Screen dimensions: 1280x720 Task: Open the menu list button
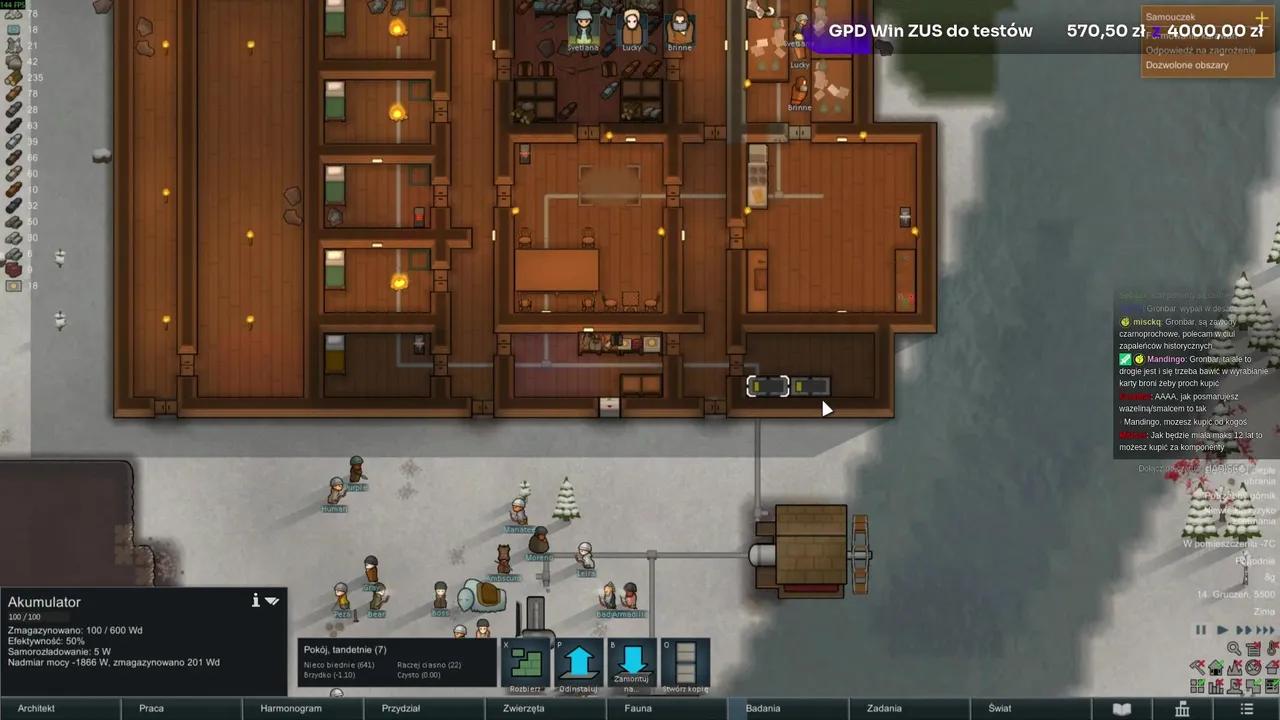(1246, 708)
